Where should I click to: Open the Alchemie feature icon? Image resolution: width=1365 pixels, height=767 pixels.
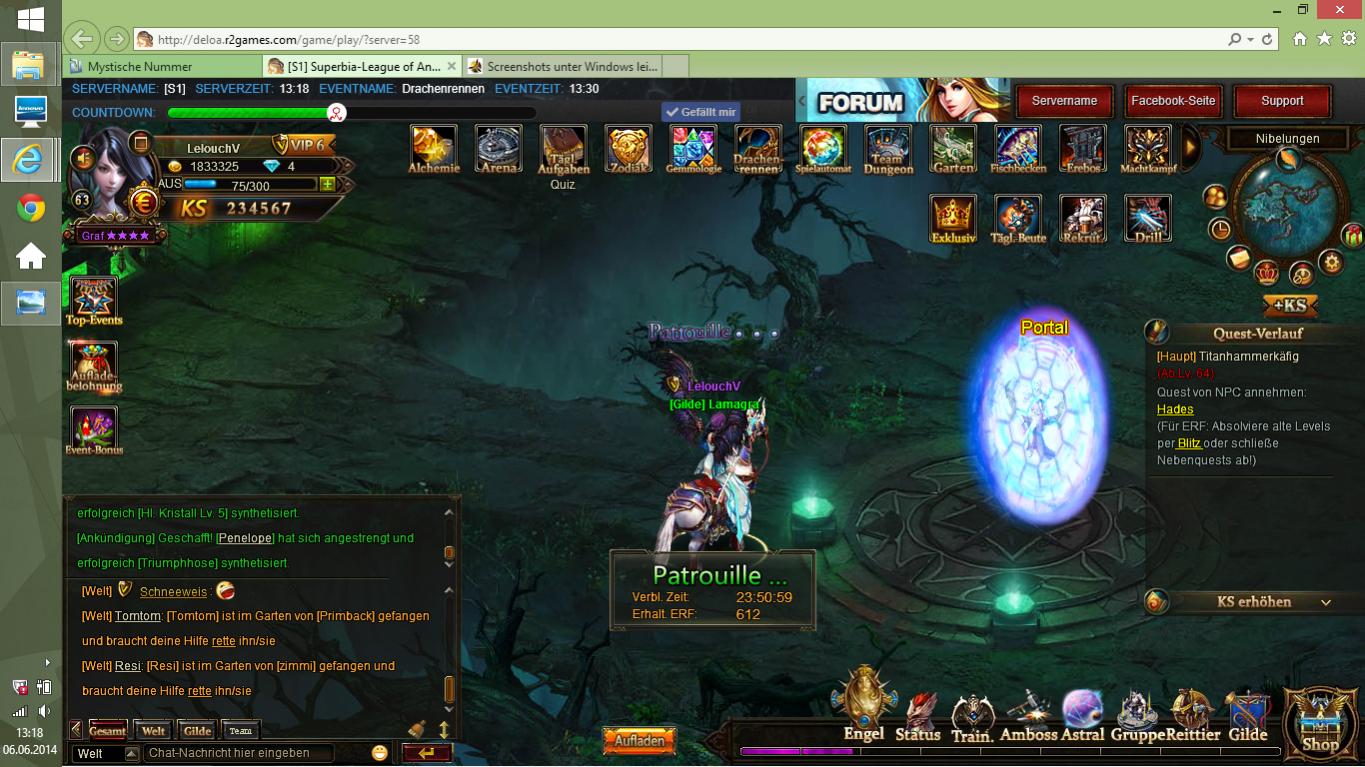pos(433,147)
